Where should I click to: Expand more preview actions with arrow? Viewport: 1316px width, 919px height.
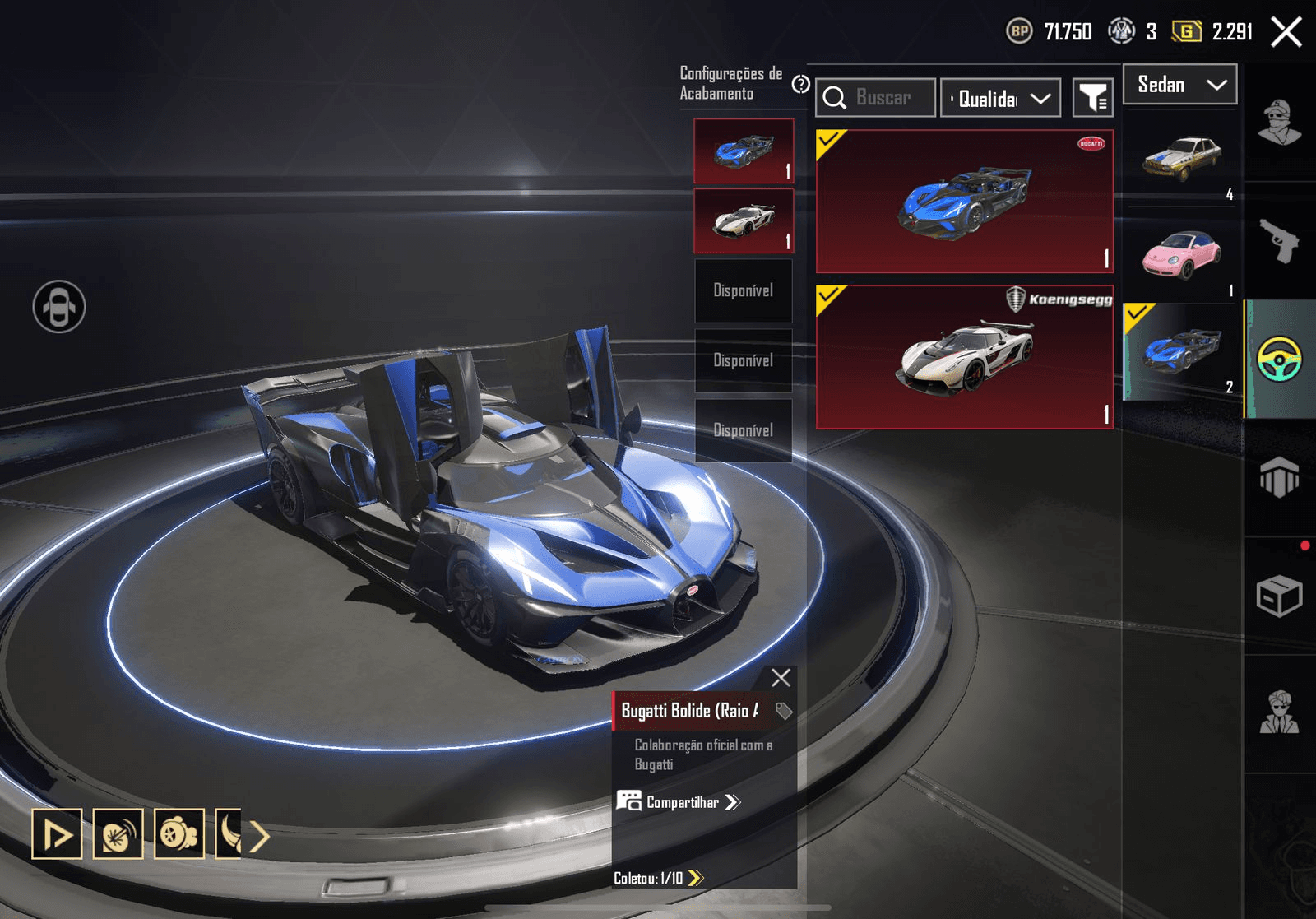click(x=260, y=836)
